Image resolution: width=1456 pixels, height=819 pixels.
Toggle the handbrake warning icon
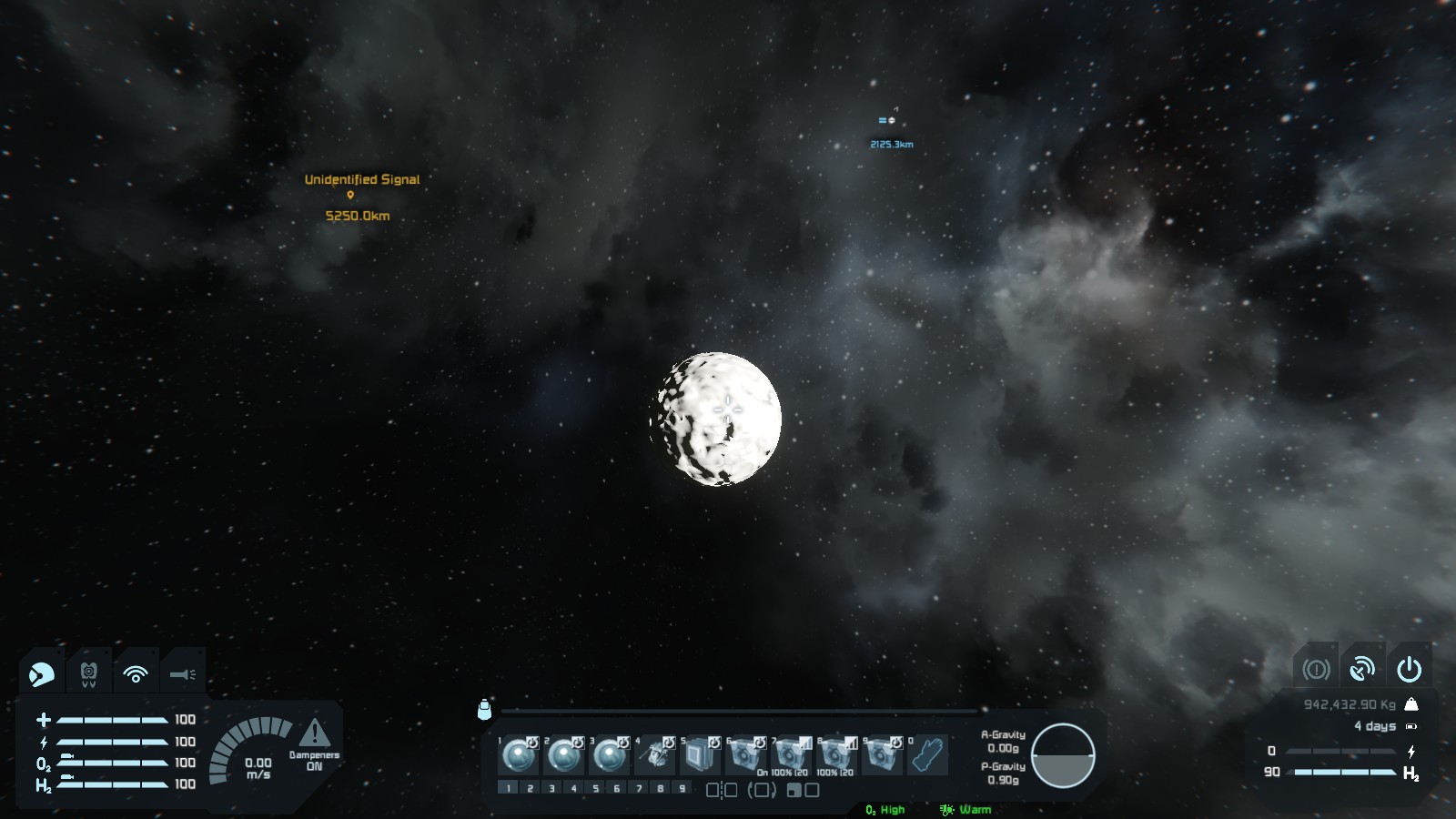[1316, 670]
